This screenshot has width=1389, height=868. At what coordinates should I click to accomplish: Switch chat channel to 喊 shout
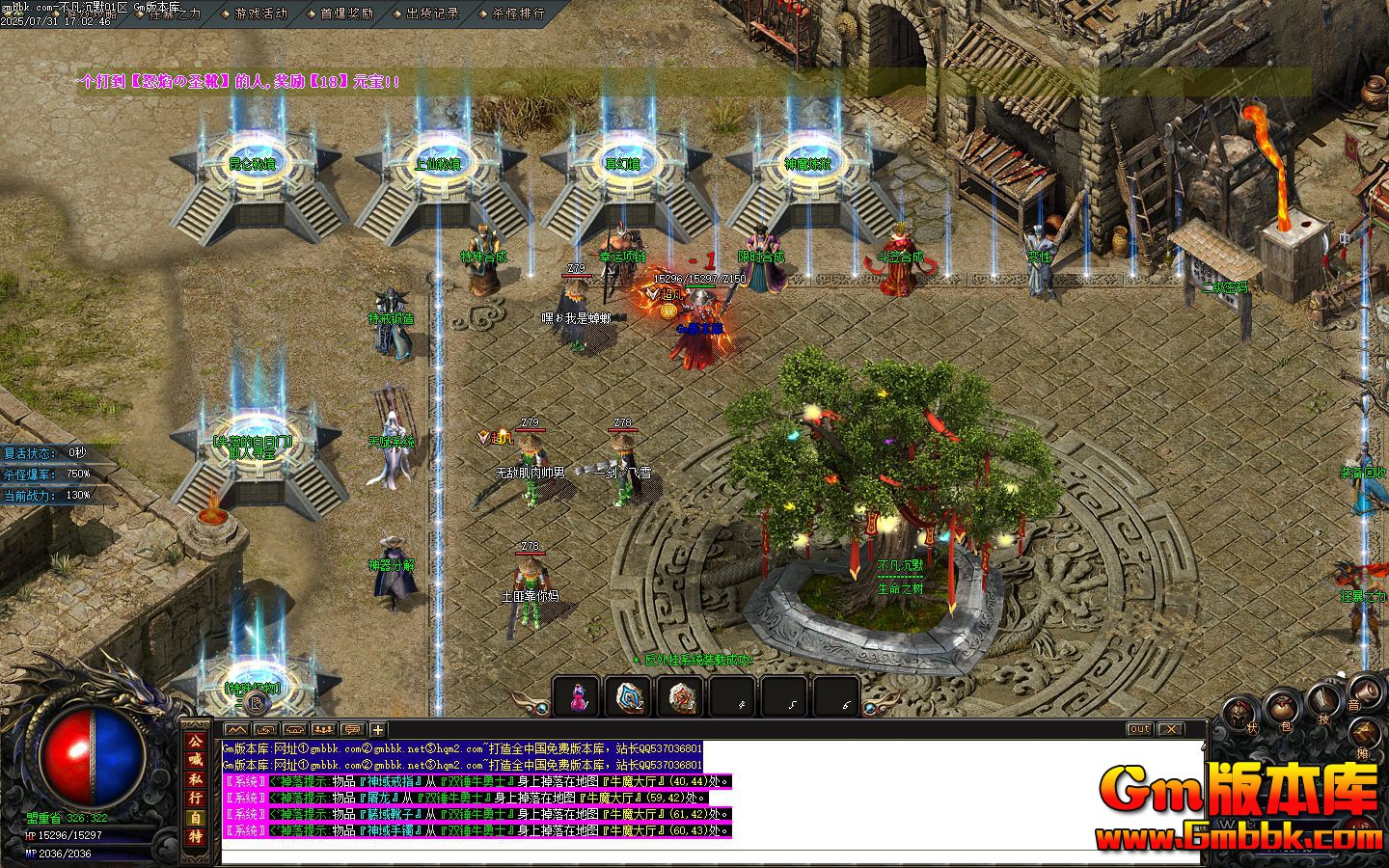click(x=196, y=760)
